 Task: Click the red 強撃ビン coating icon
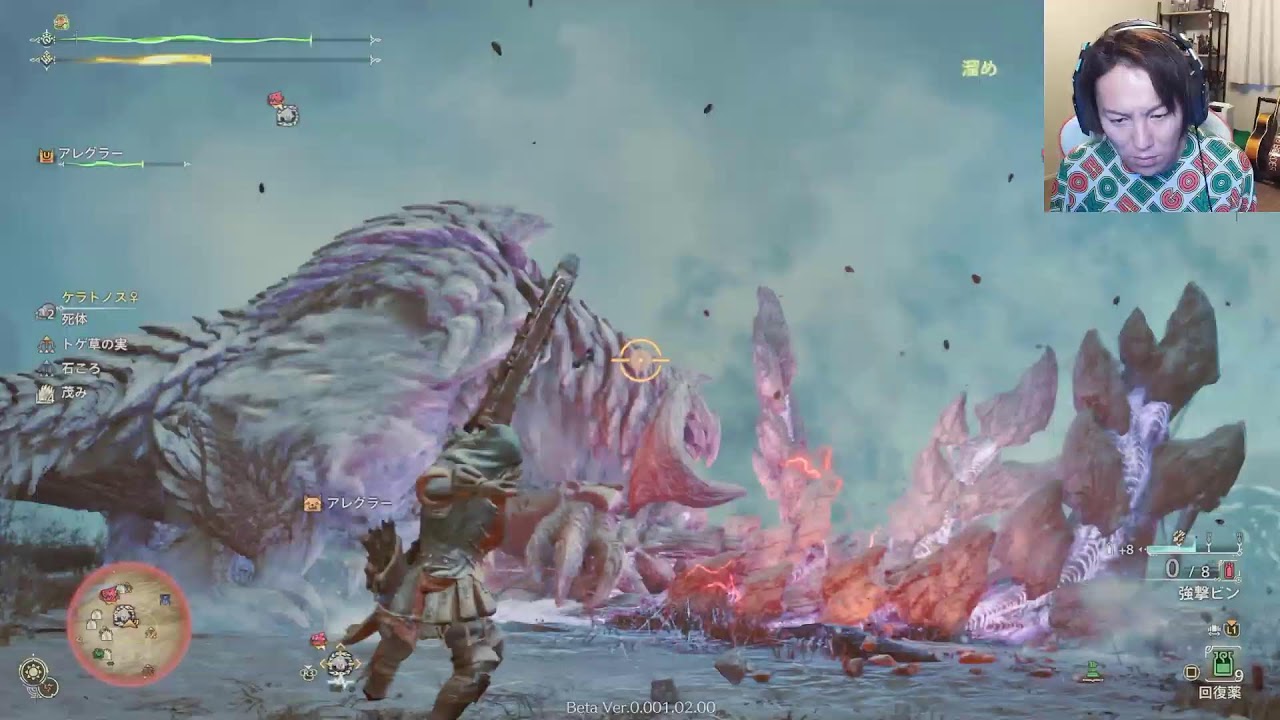(x=1228, y=570)
